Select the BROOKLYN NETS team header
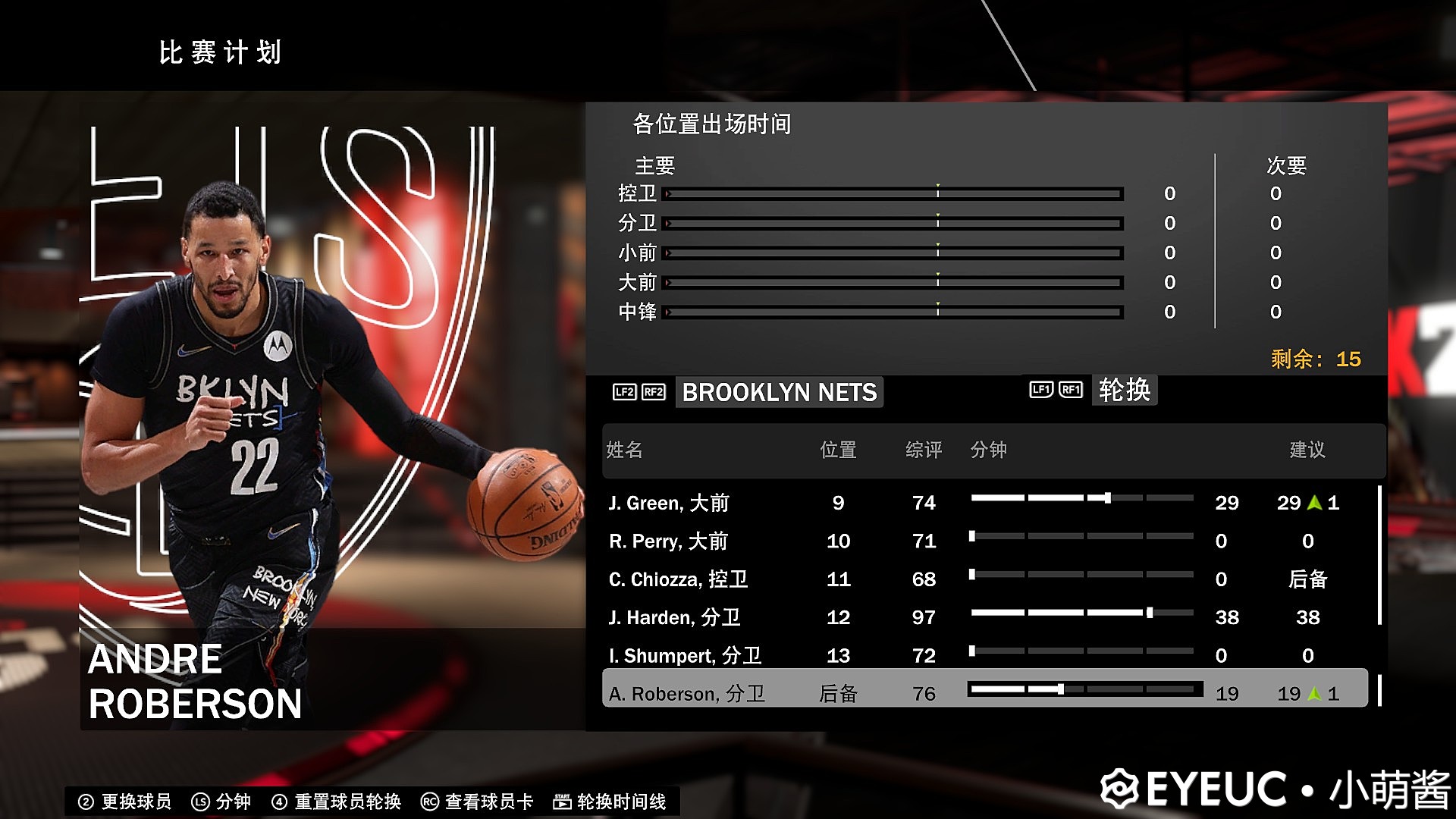 click(778, 393)
